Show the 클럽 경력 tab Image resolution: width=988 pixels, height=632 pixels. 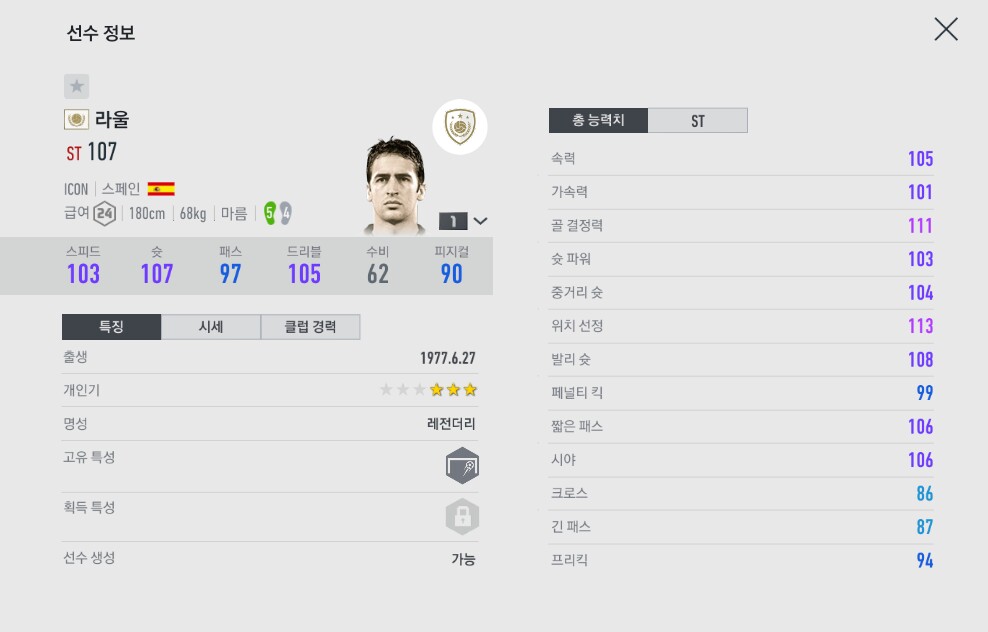310,327
